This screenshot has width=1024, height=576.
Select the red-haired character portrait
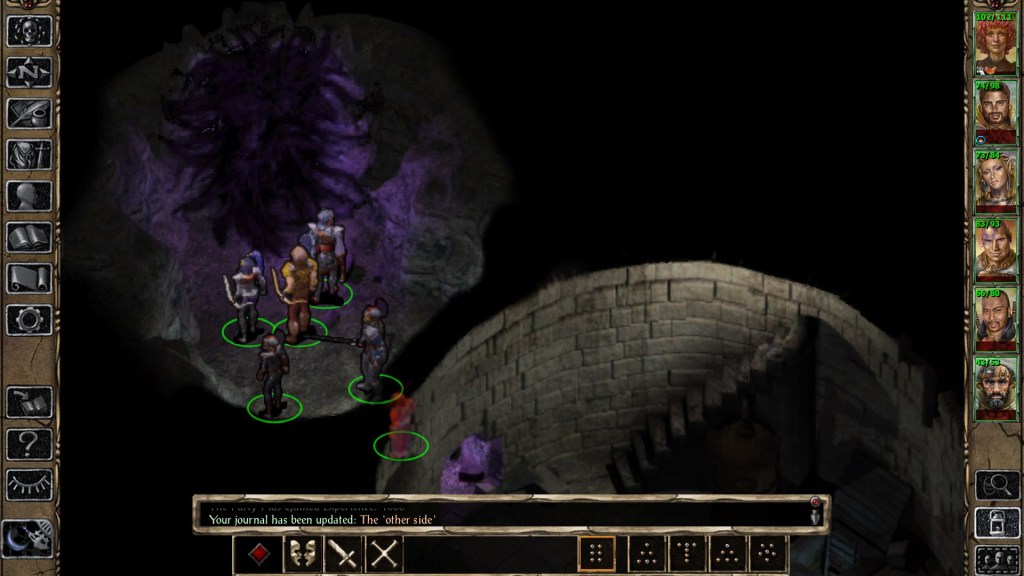pos(996,45)
